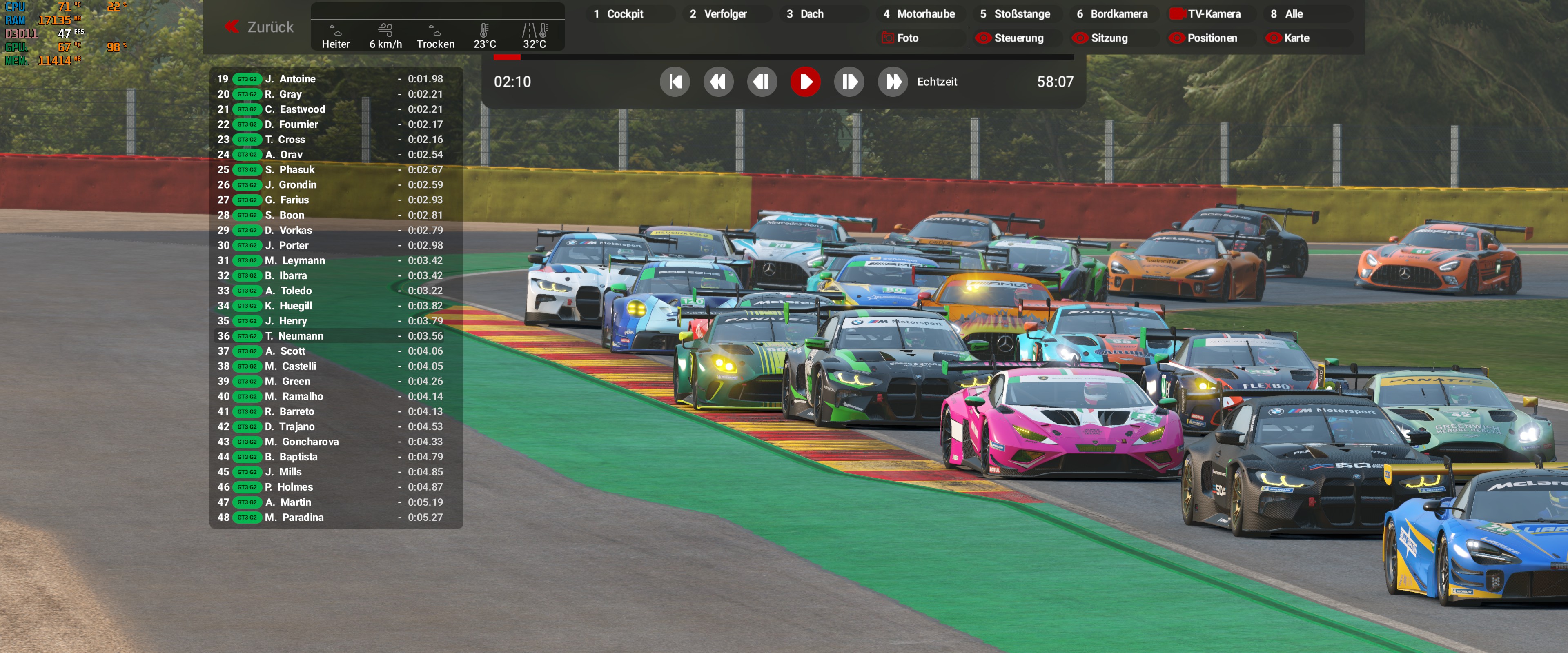Switch to the Cockpit camera
This screenshot has height=653, width=1568.
tap(624, 14)
